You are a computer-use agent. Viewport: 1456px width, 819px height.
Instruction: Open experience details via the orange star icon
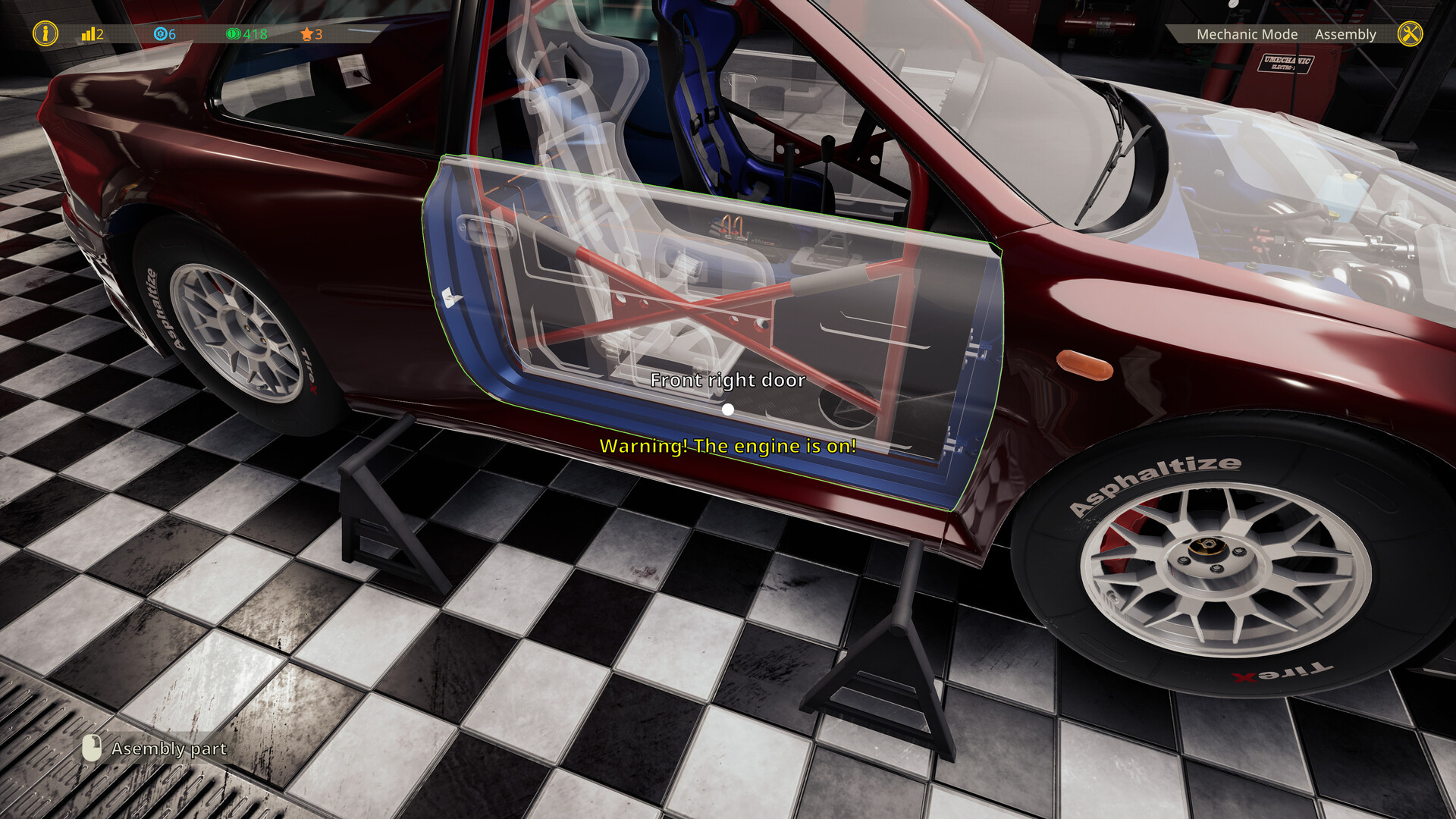pyautogui.click(x=306, y=34)
